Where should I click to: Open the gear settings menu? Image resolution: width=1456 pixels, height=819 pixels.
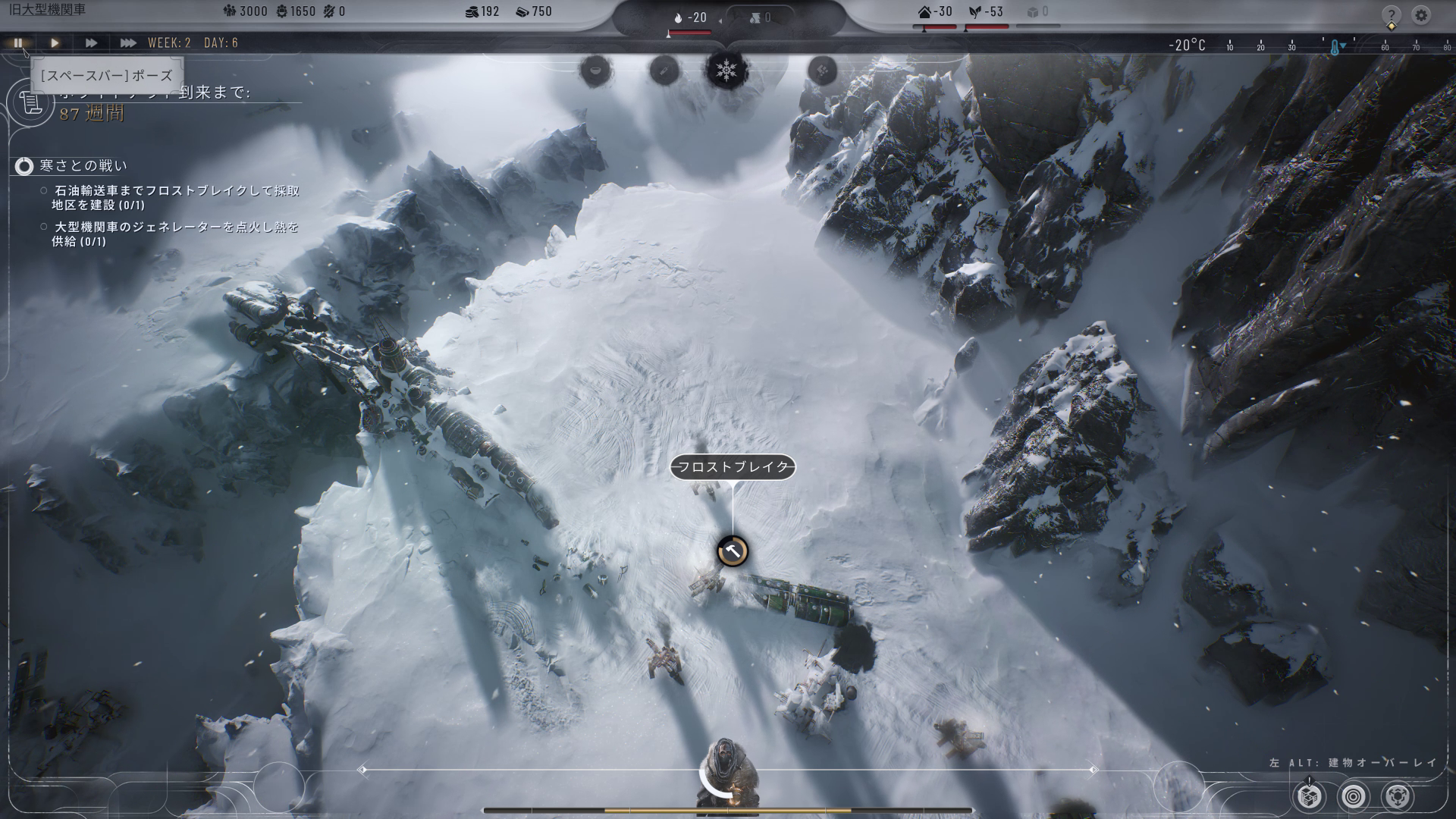tap(1422, 15)
